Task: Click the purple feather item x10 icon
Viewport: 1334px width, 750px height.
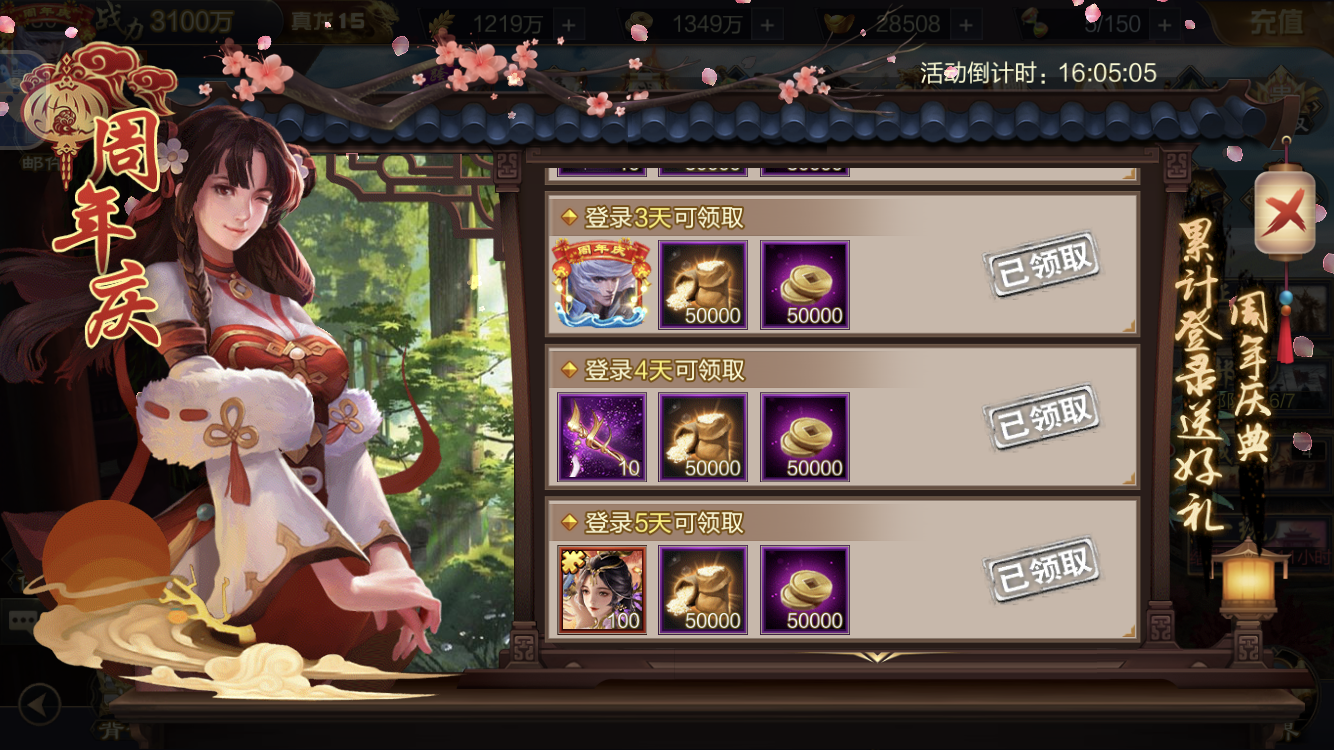Action: tap(600, 436)
